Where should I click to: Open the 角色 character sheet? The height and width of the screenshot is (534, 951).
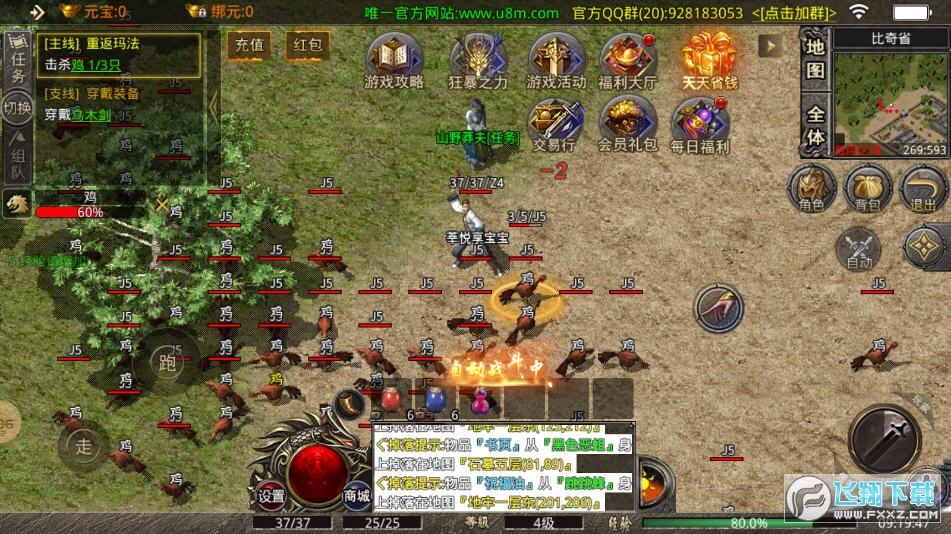coord(812,188)
